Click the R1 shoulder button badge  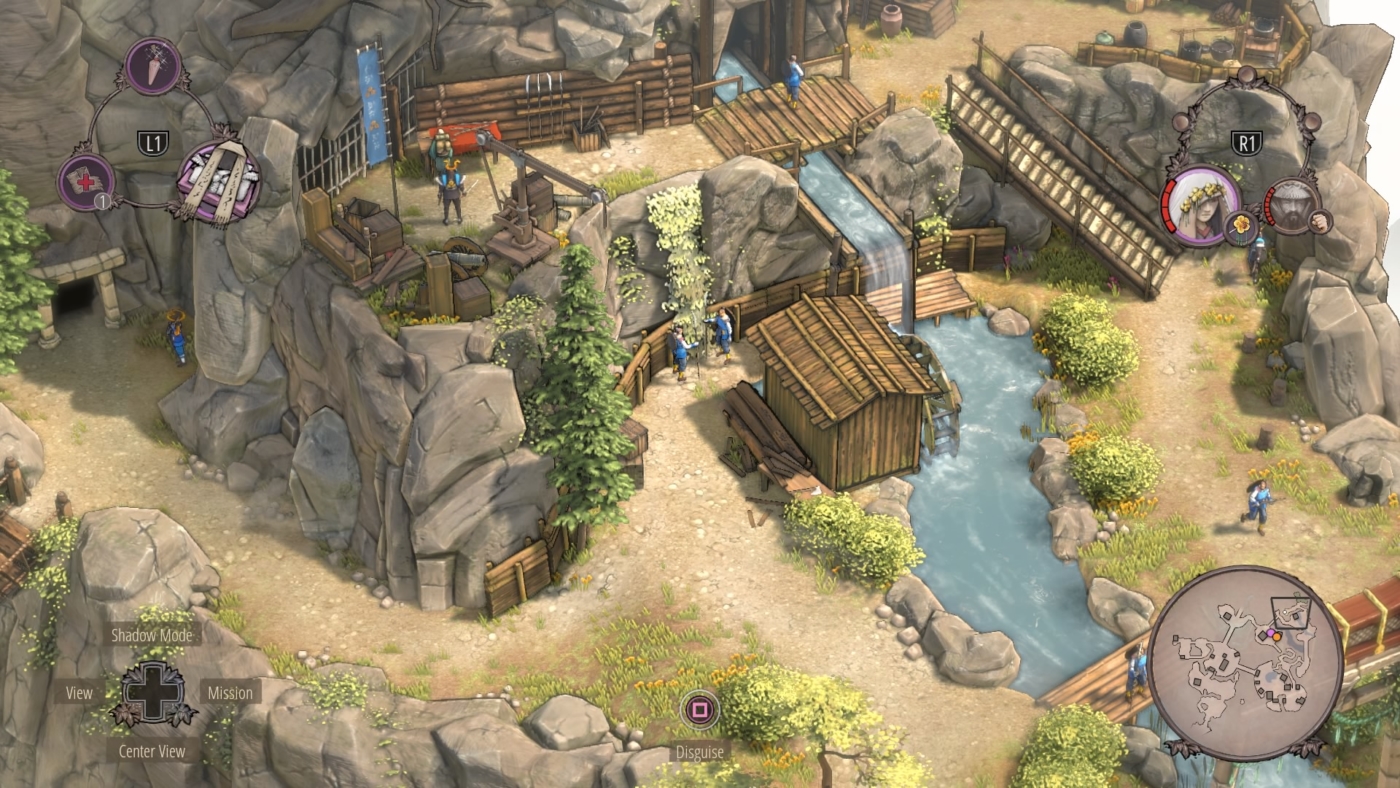tap(1248, 142)
